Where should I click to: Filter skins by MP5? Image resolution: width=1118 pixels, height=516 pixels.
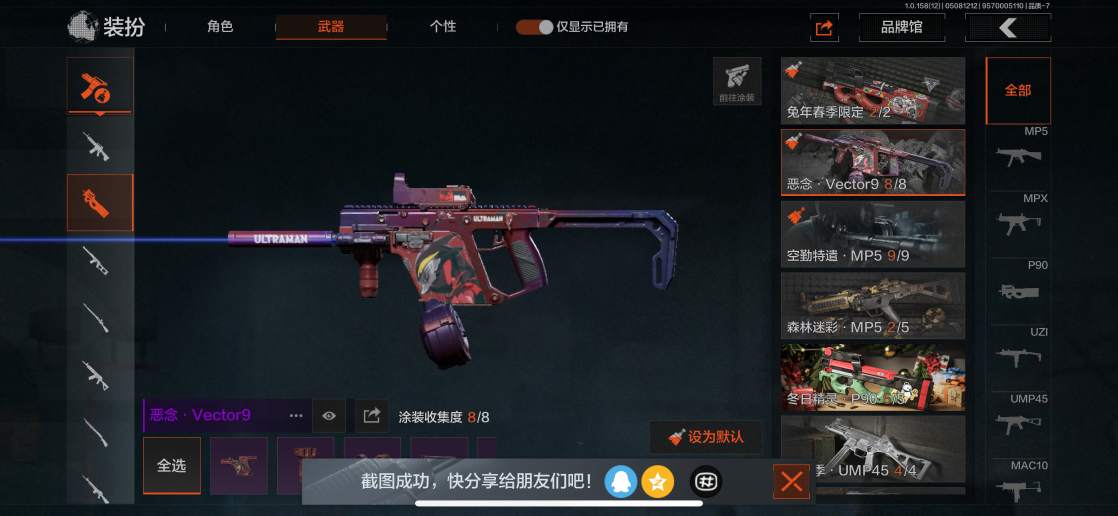(1018, 149)
